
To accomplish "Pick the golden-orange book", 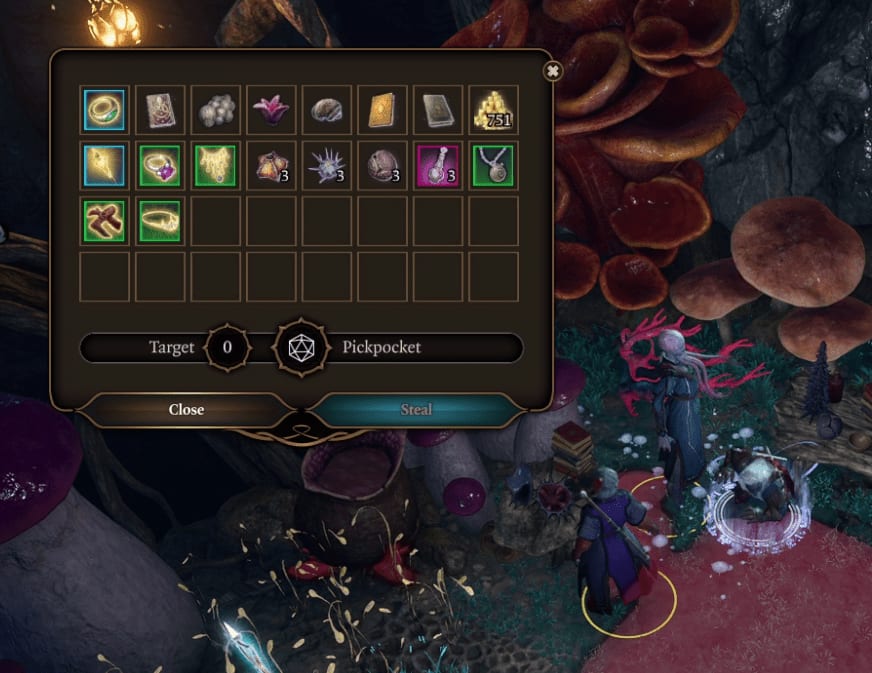I will 382,110.
